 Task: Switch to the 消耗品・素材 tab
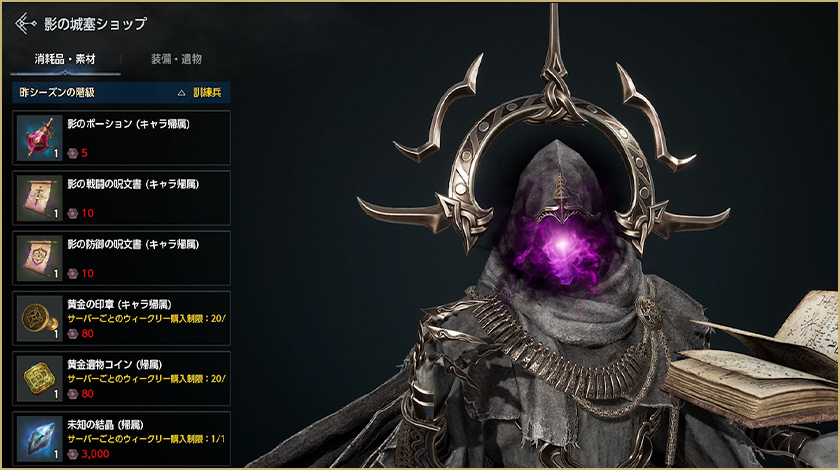coord(65,59)
